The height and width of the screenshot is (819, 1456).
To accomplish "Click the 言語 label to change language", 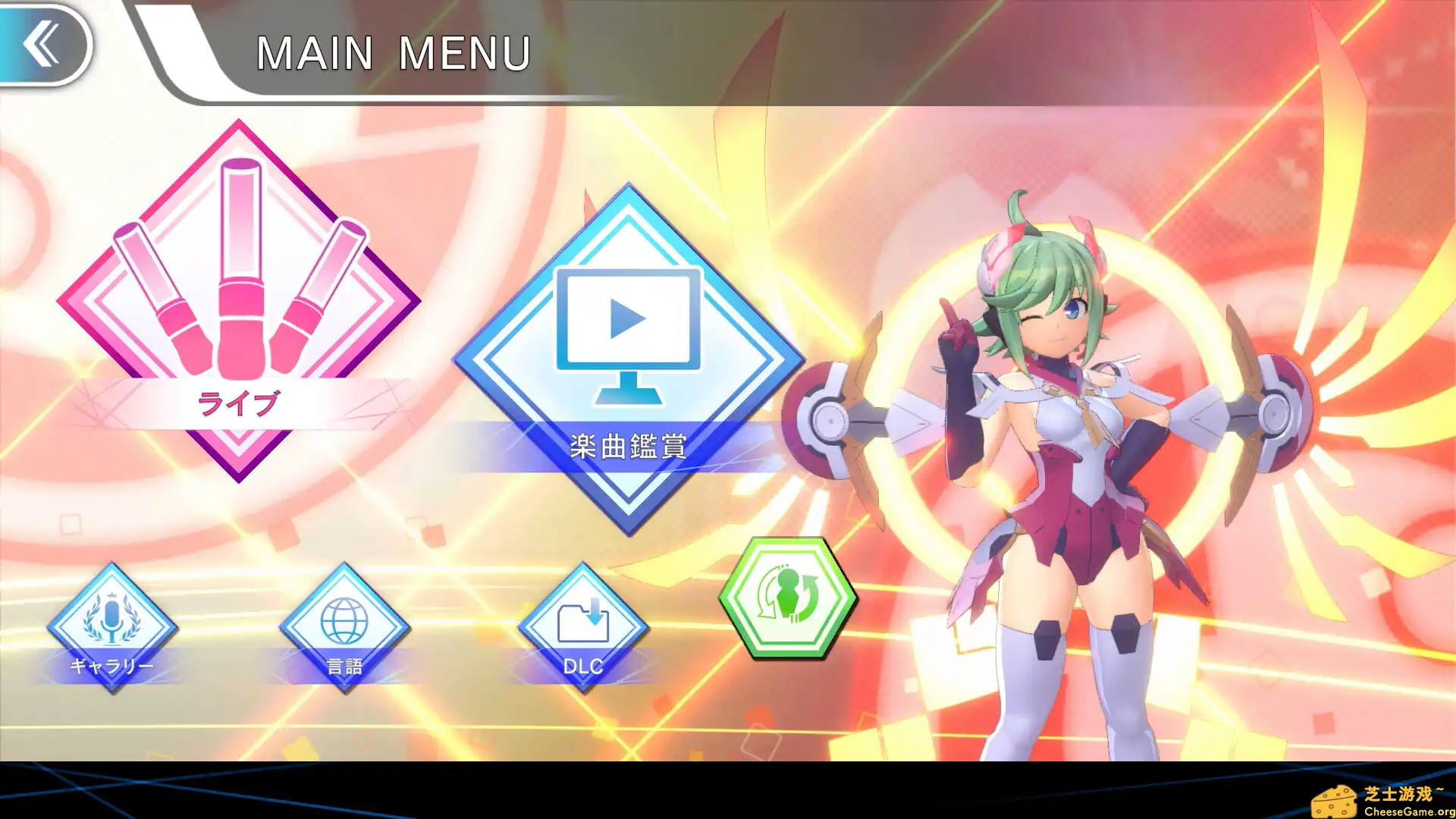I will click(345, 664).
